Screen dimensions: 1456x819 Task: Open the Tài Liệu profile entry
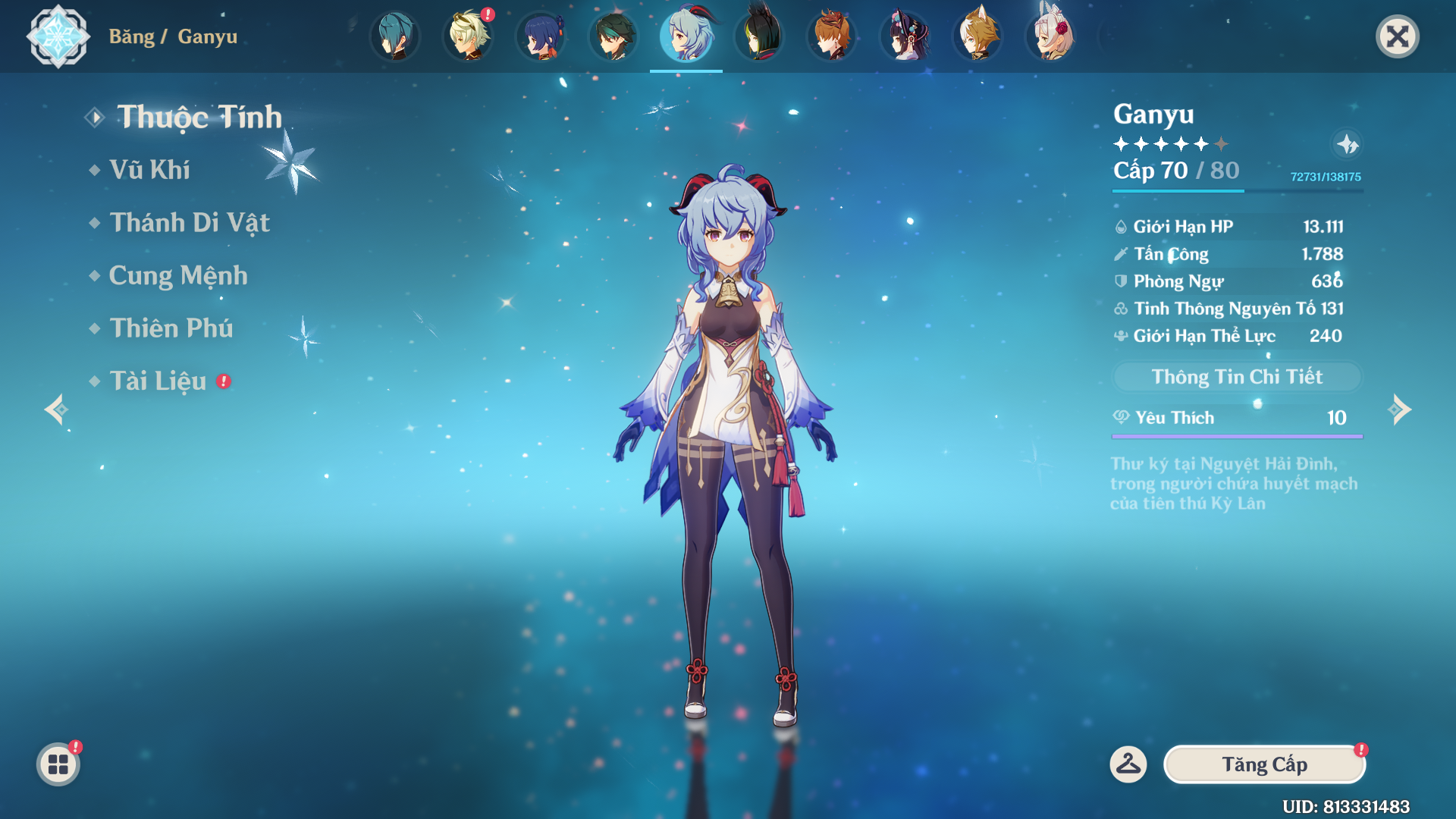point(158,381)
